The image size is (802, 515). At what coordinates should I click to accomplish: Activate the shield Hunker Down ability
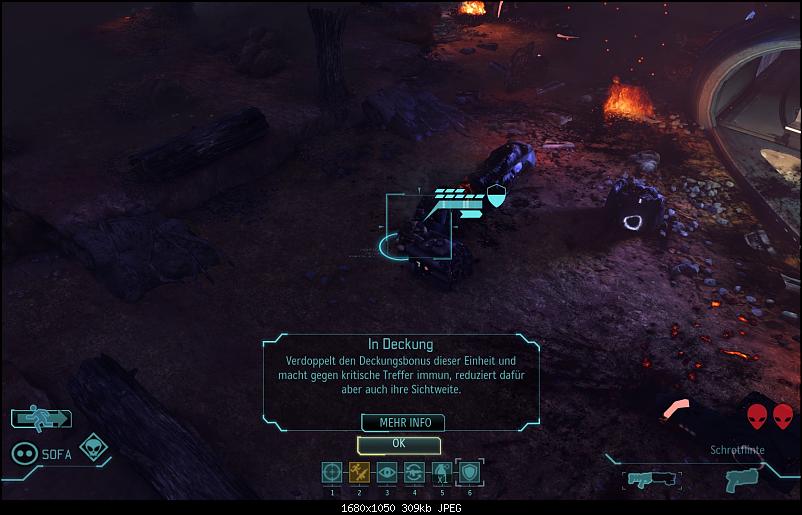point(468,472)
